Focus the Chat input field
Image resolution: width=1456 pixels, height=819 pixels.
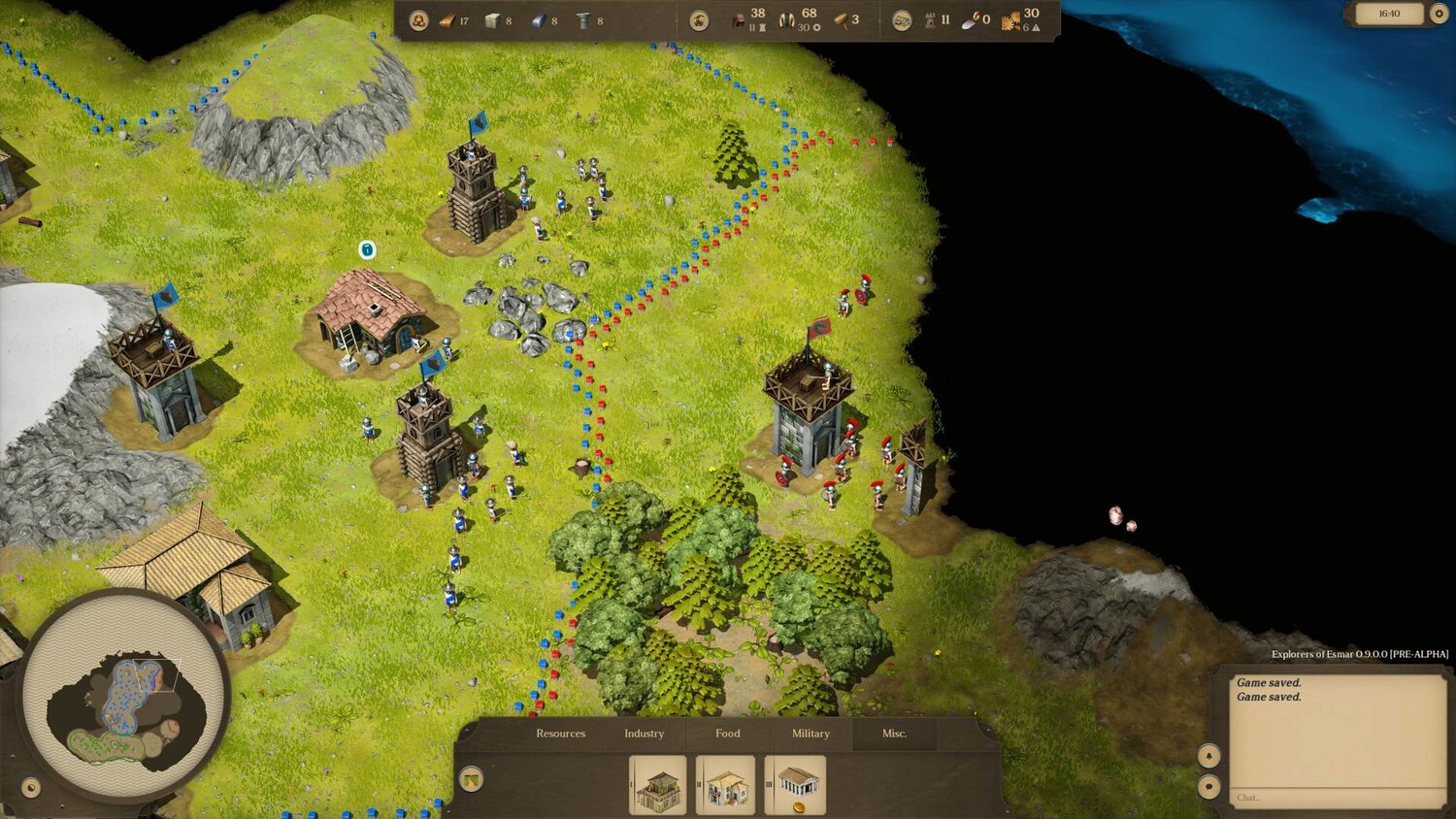1335,798
